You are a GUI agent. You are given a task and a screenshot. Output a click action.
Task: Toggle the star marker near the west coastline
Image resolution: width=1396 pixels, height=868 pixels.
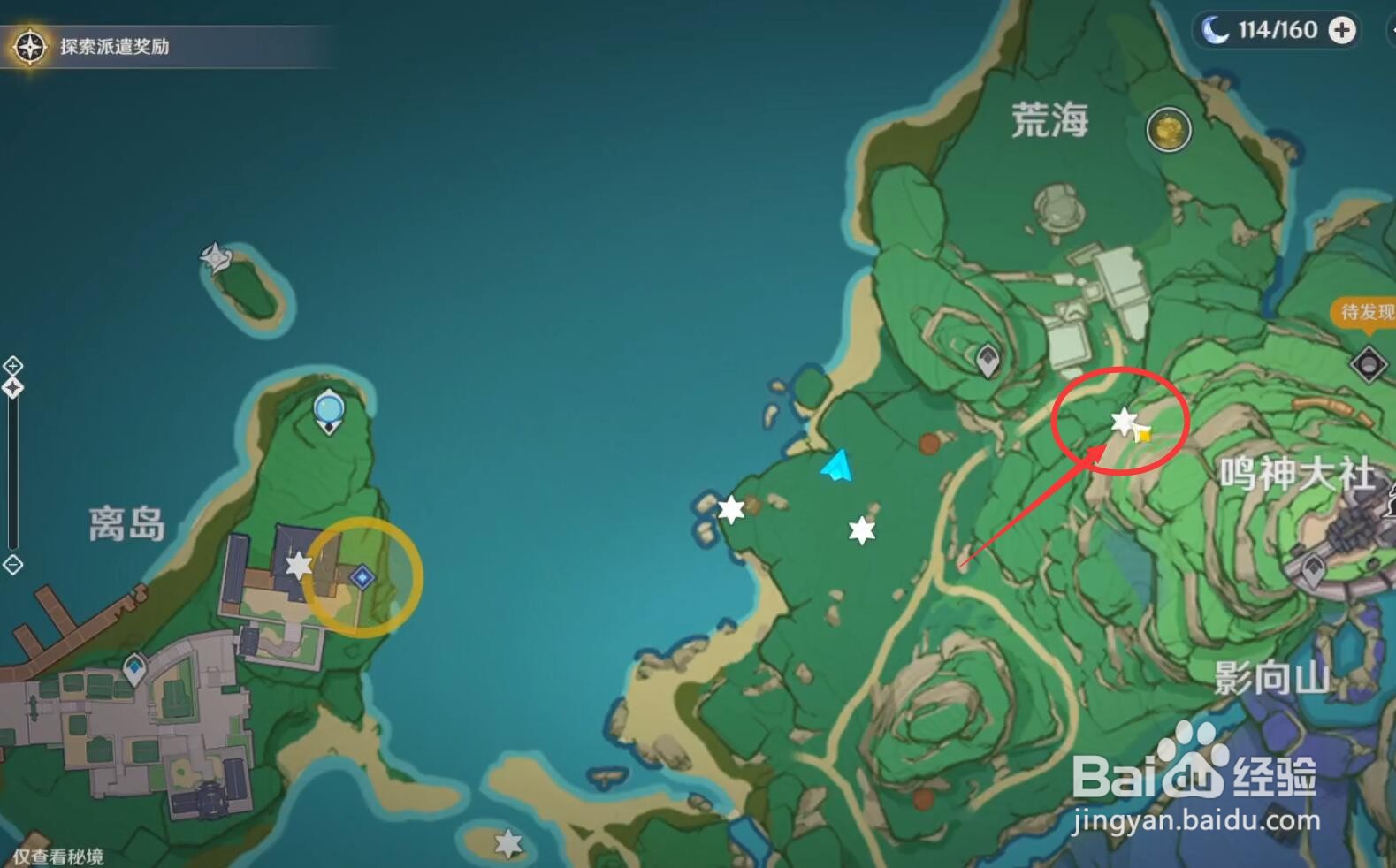730,508
